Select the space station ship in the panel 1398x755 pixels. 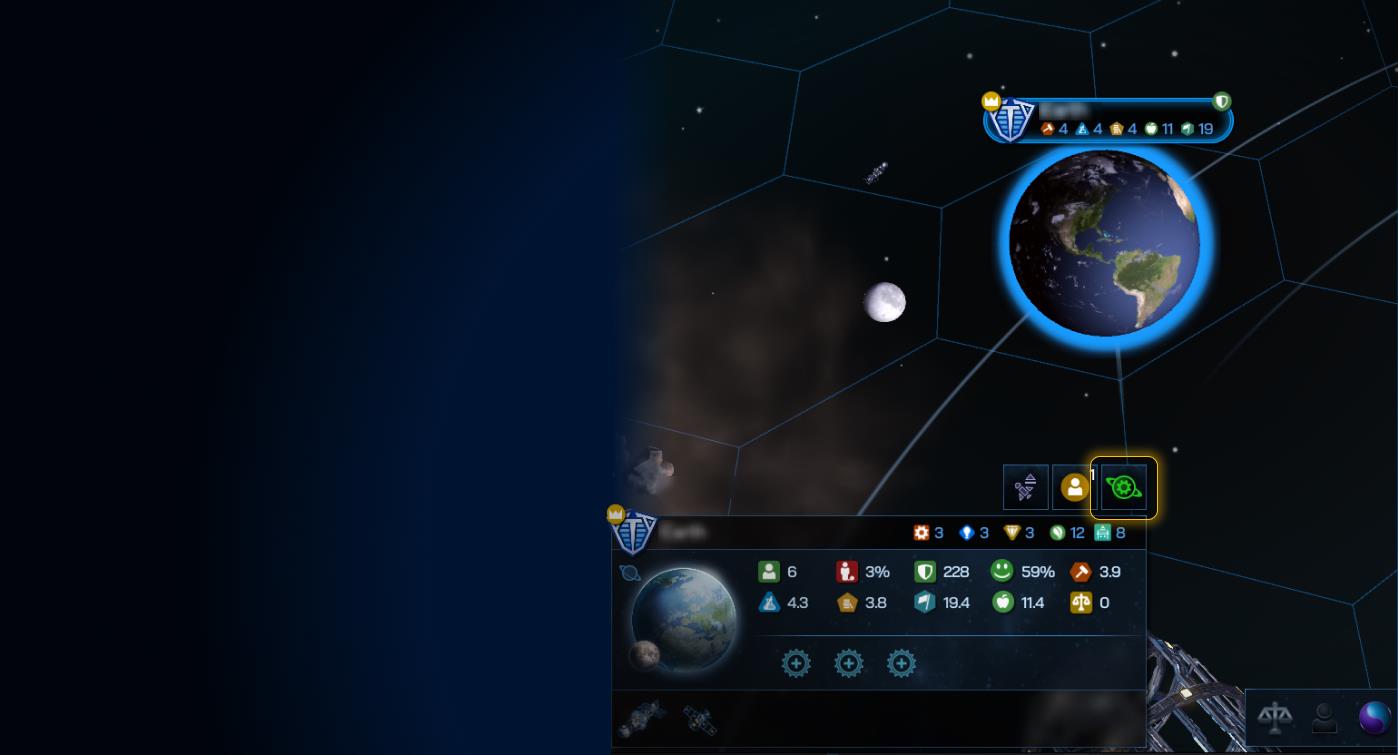click(641, 718)
